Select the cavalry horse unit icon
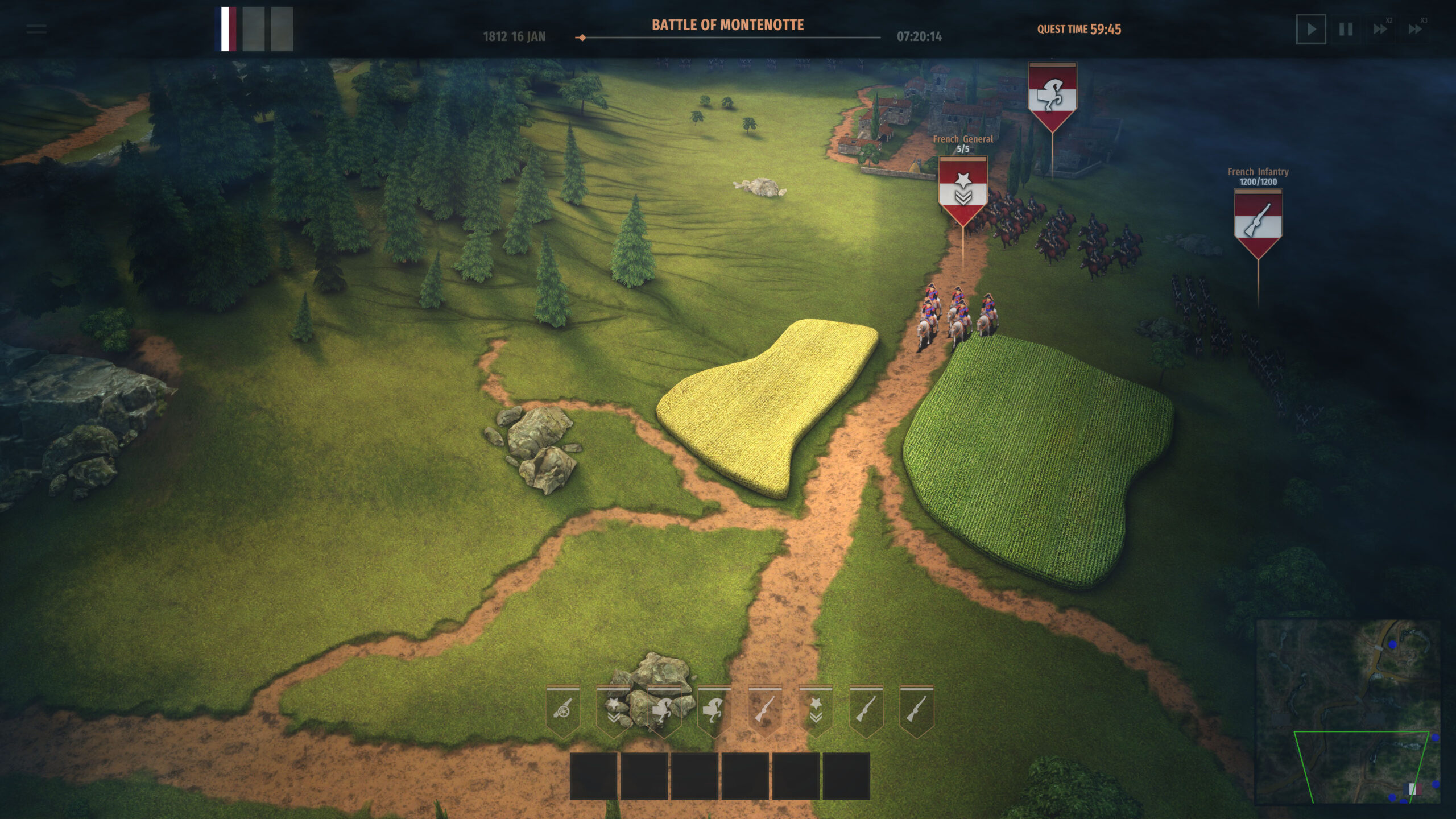The image size is (1456, 819). pos(663,708)
